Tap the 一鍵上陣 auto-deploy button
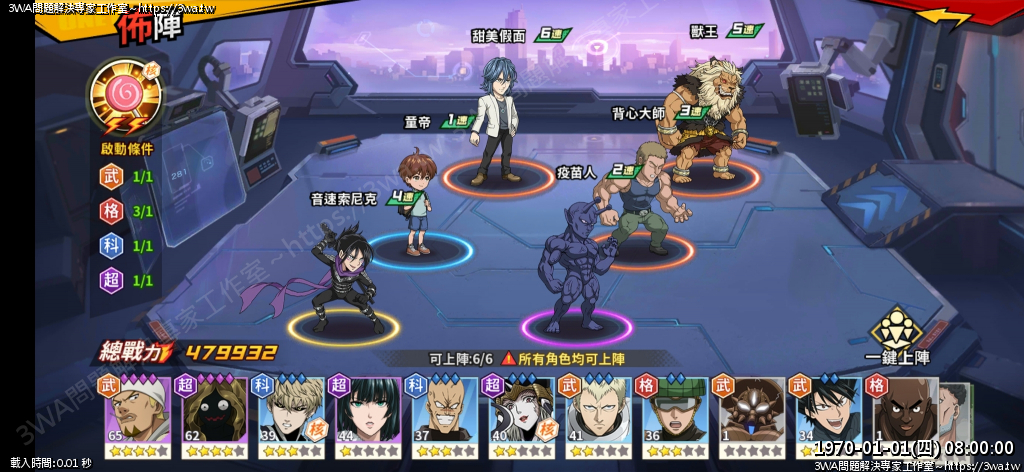The height and width of the screenshot is (472, 1024). pyautogui.click(x=897, y=337)
